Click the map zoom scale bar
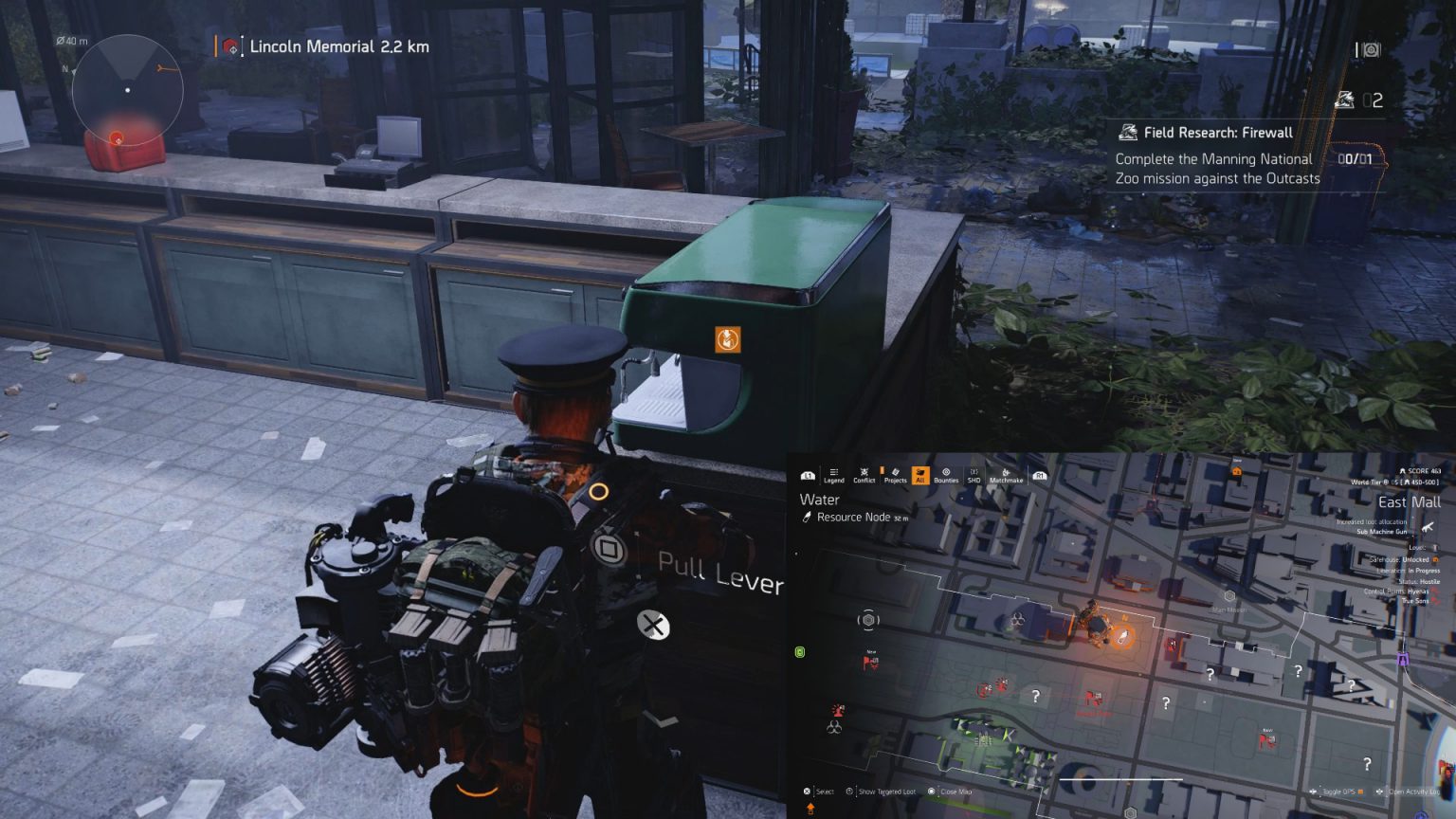The height and width of the screenshot is (819, 1456). point(1119,779)
